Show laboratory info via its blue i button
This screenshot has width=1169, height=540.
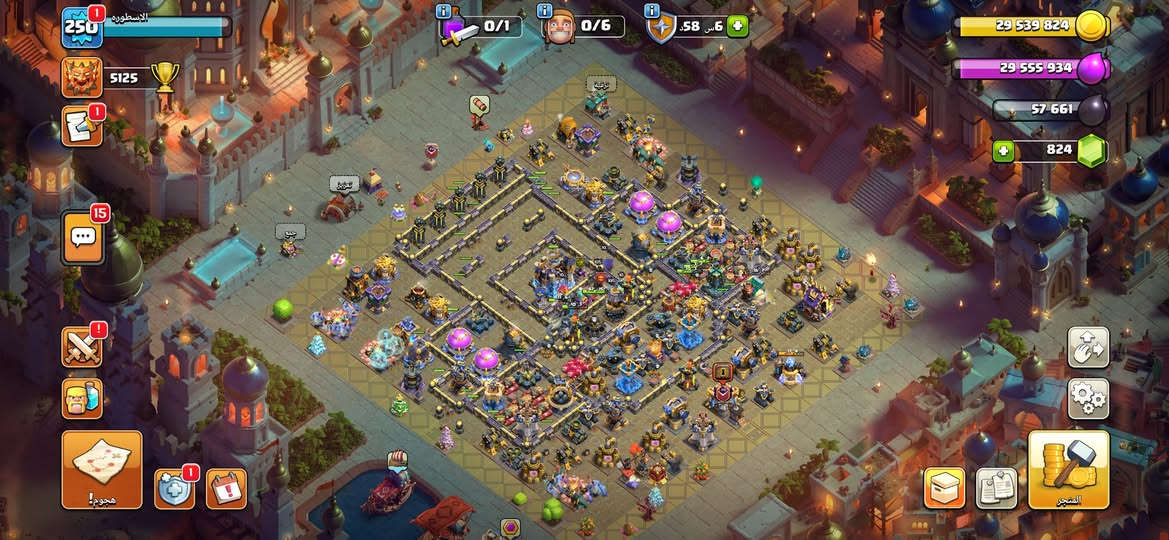444,11
